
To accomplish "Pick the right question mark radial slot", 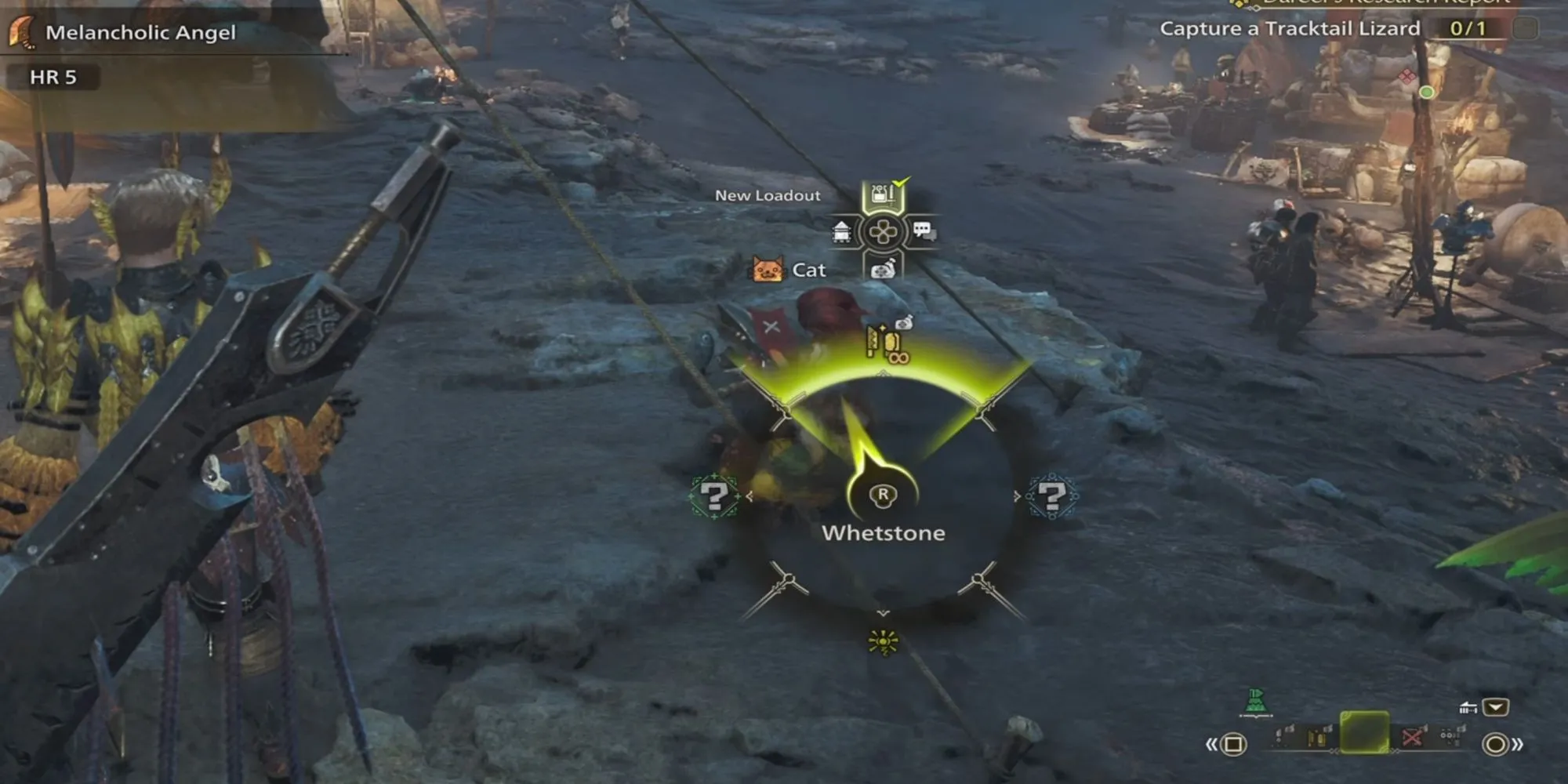I will [1051, 496].
